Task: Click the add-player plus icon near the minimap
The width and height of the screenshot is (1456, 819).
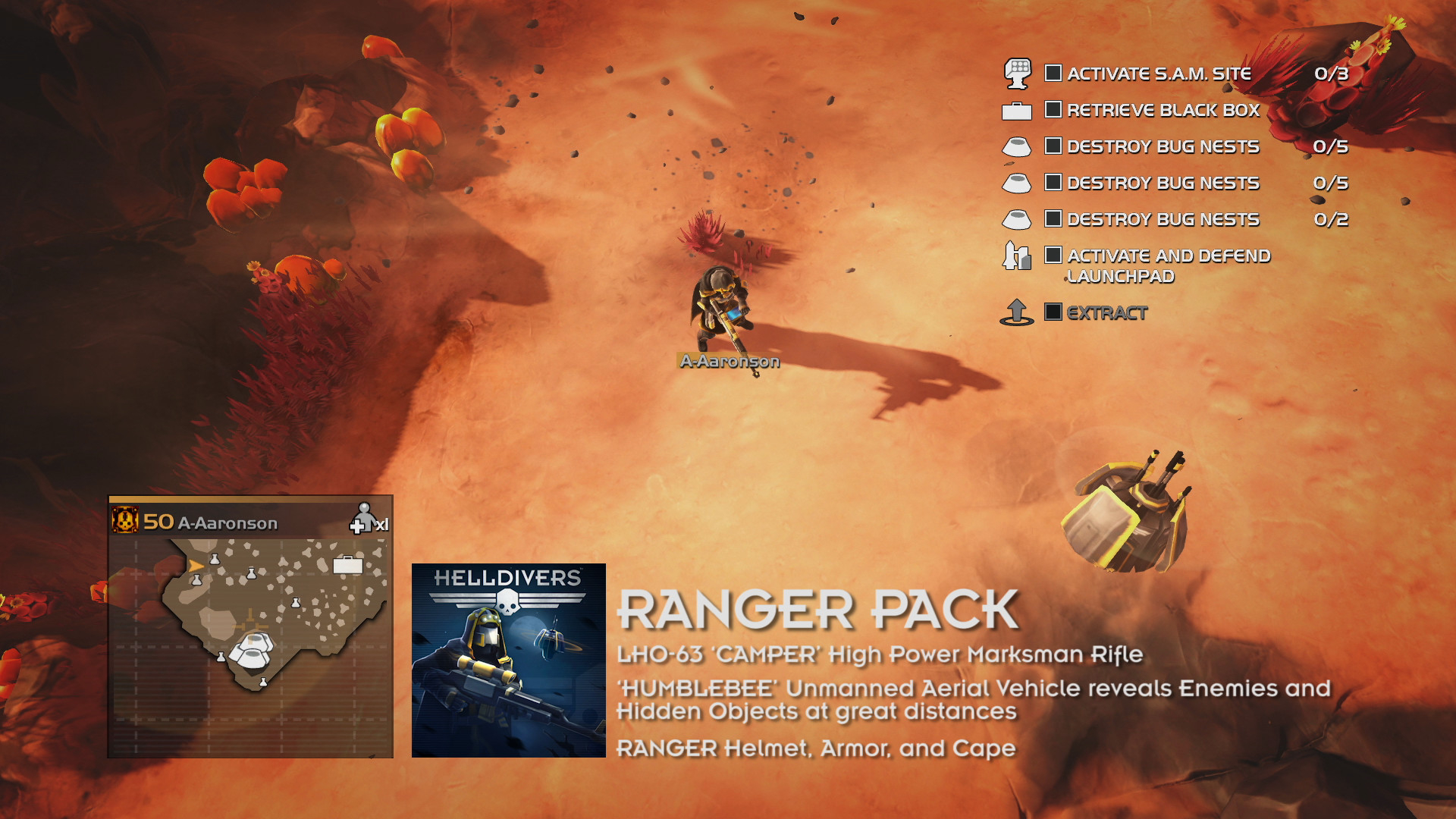Action: (x=356, y=525)
